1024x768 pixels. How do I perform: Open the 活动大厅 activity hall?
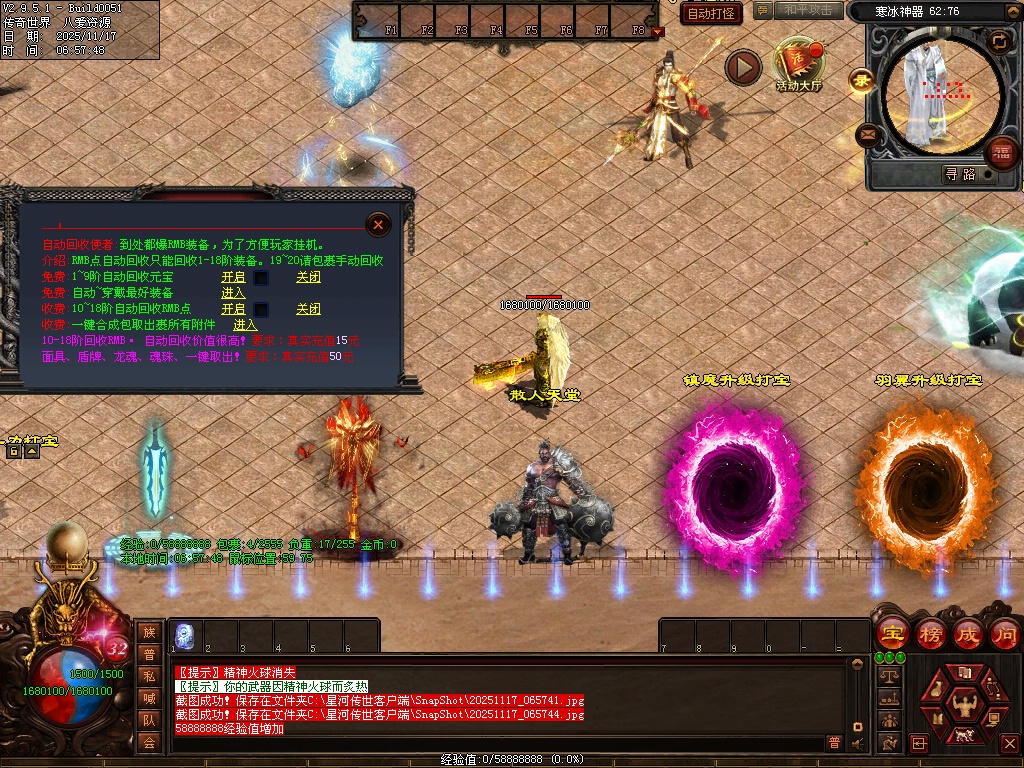click(798, 62)
